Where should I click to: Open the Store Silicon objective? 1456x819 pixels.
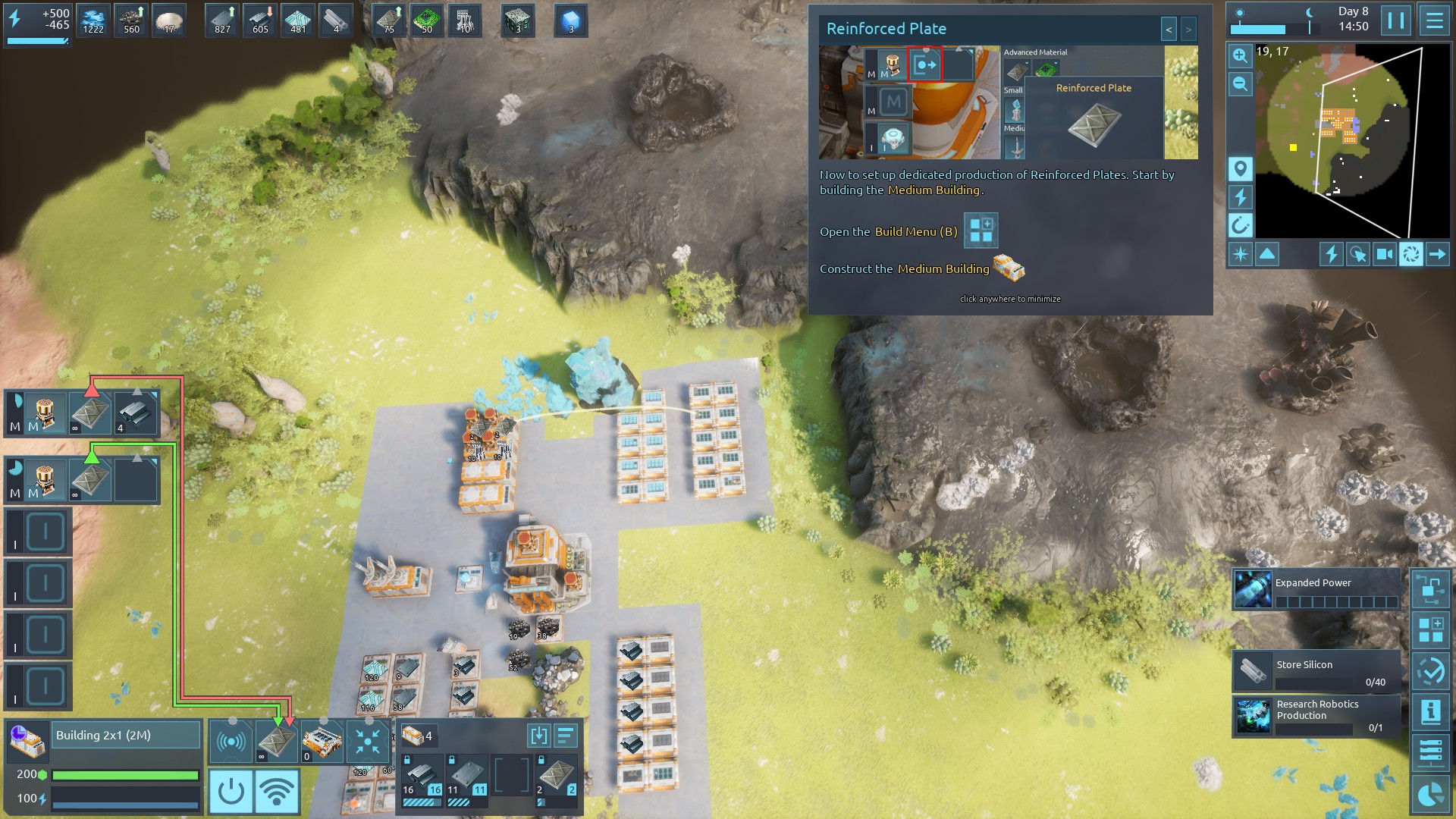coord(1316,670)
